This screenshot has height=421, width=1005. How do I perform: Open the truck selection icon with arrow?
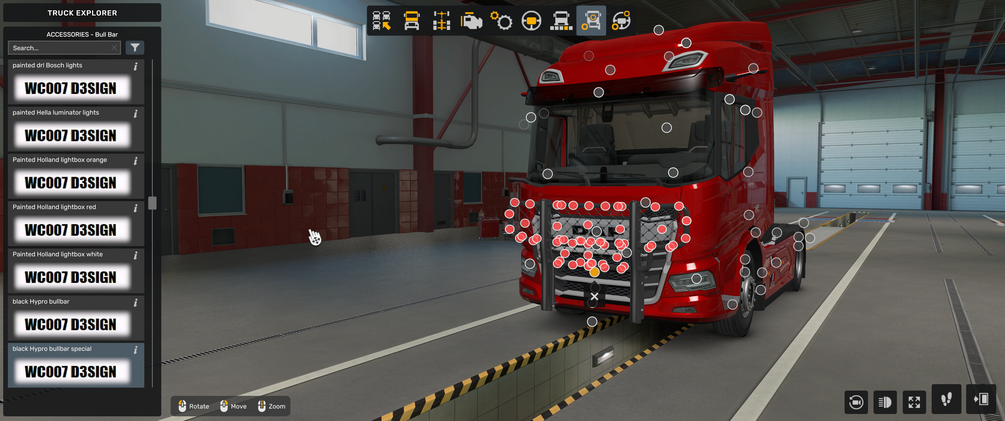point(381,20)
